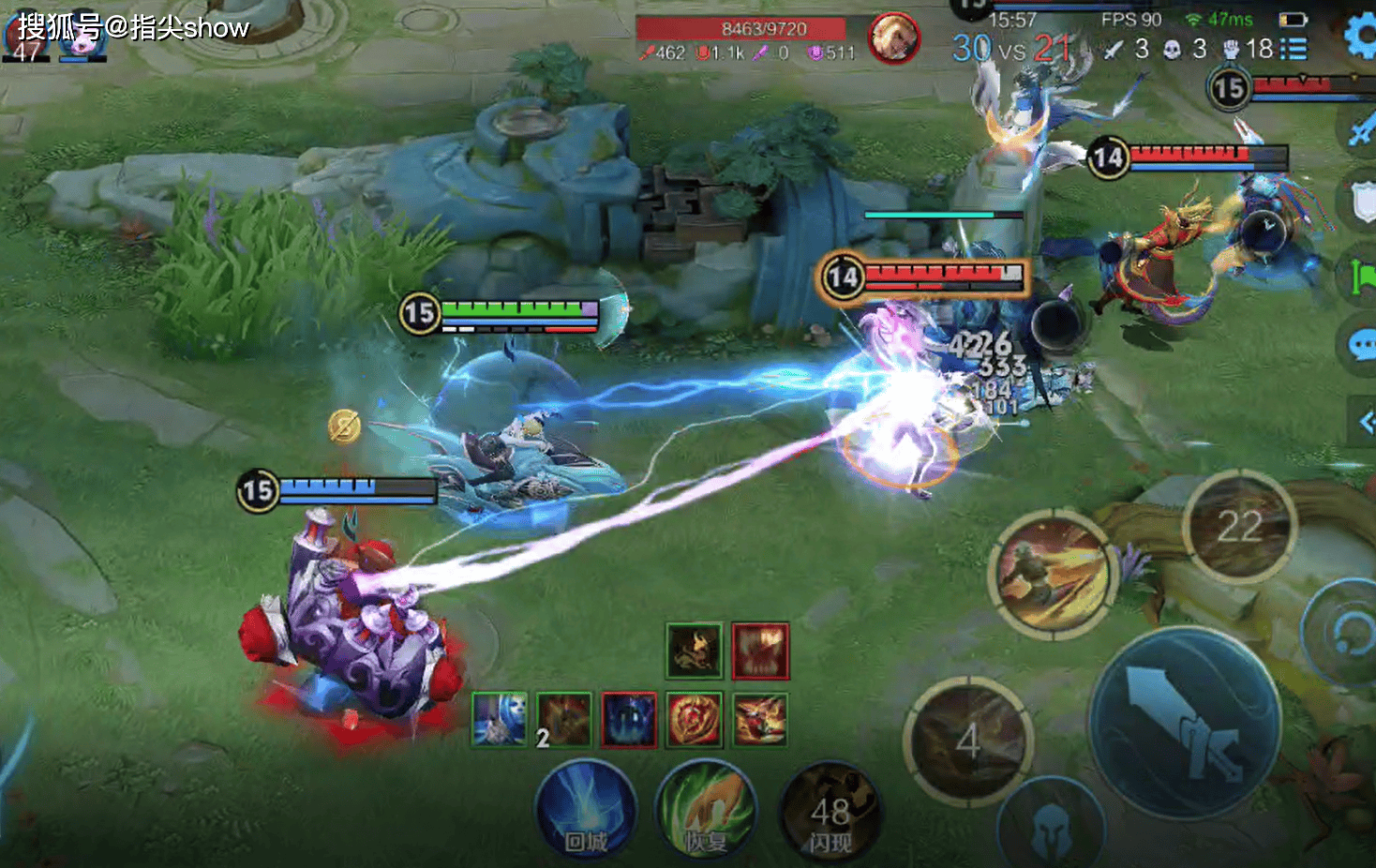Tap the shield signal button

pyautogui.click(x=1362, y=201)
